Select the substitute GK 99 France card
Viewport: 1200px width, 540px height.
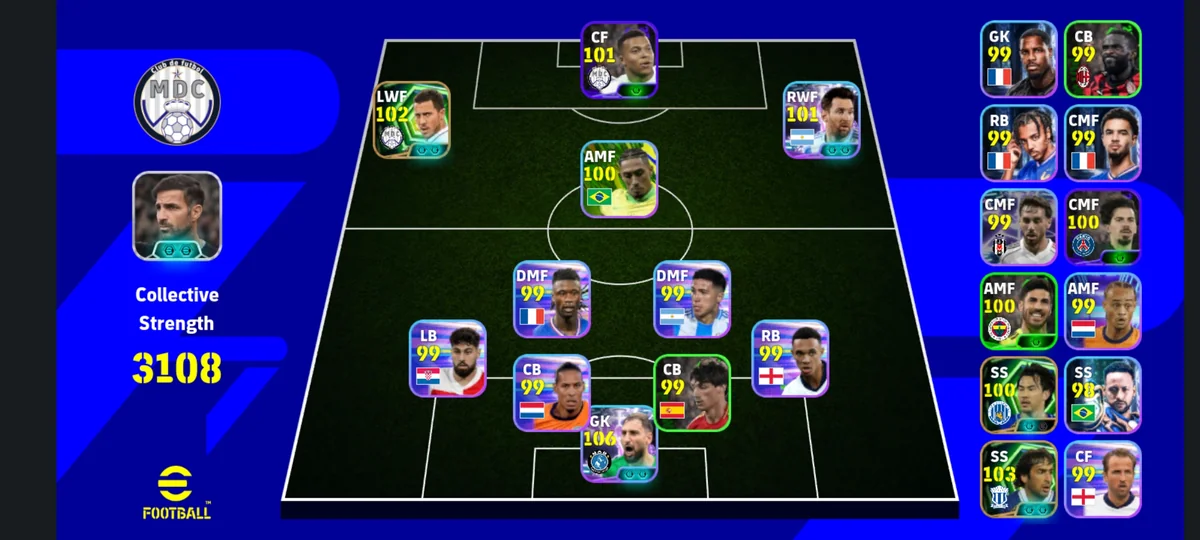pyautogui.click(x=1018, y=59)
